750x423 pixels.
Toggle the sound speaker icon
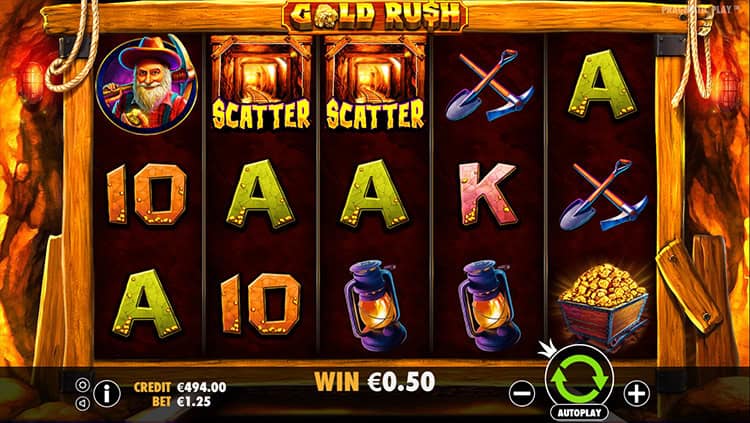tap(83, 402)
